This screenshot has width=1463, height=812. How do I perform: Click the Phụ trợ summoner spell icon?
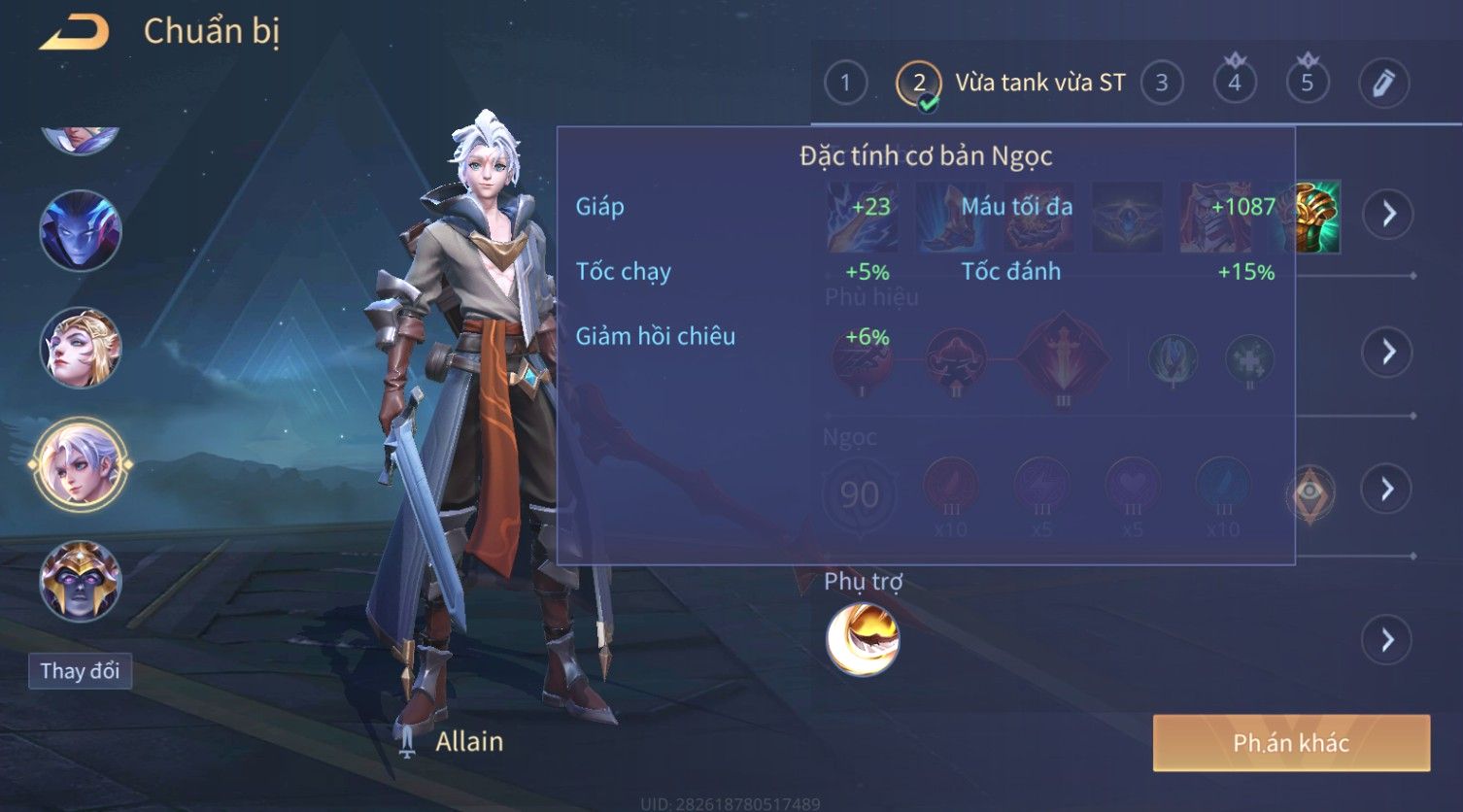click(x=863, y=639)
